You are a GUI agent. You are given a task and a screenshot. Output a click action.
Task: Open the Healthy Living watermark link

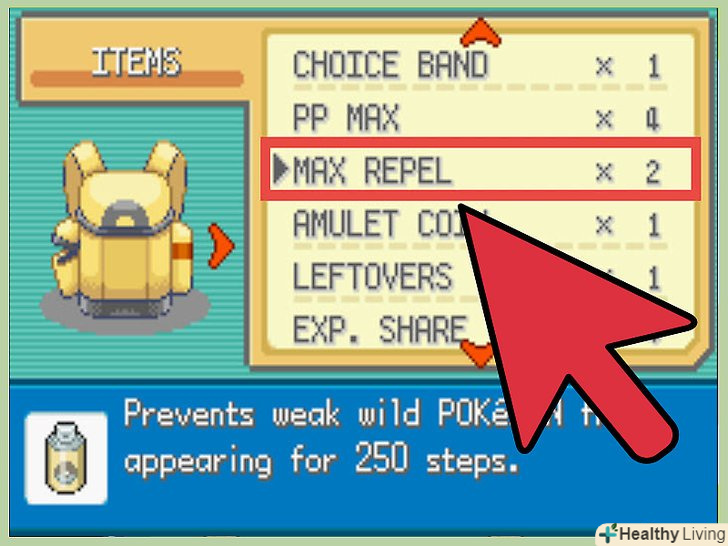[660, 533]
